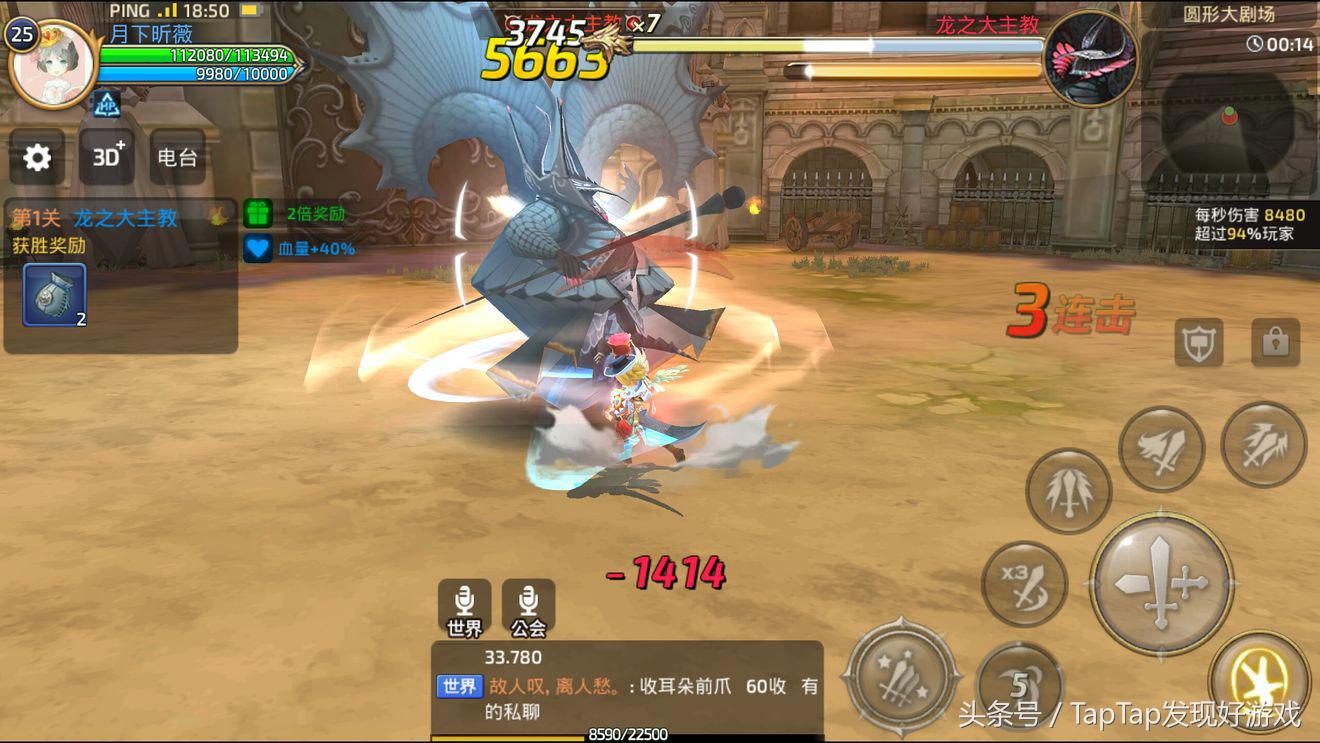Tap the boss portrait of 龙之大主教

pos(1090,58)
